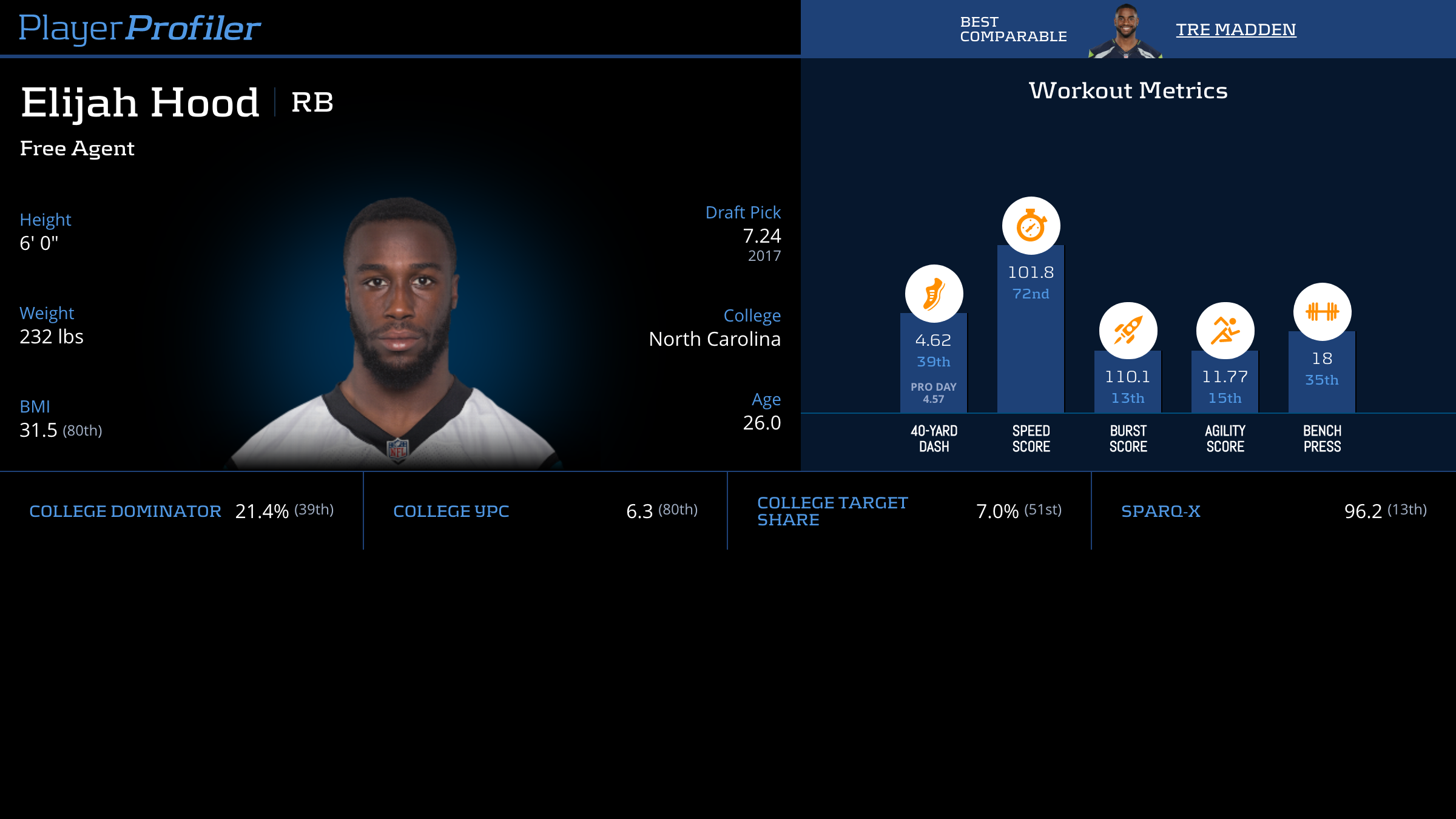The image size is (1456, 819).
Task: Select Tre Madden's headshot thumbnail
Action: [1125, 32]
